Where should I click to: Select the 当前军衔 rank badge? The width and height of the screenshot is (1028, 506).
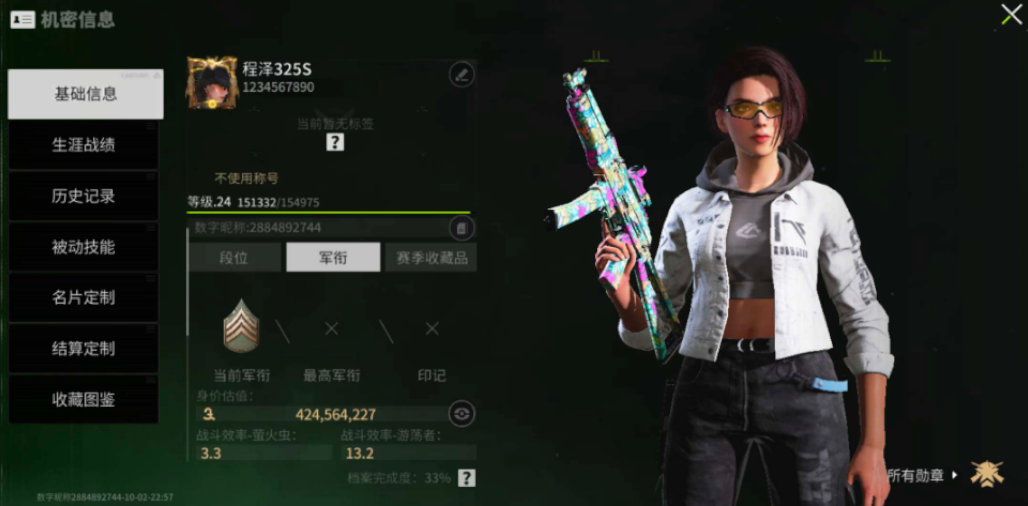click(241, 327)
